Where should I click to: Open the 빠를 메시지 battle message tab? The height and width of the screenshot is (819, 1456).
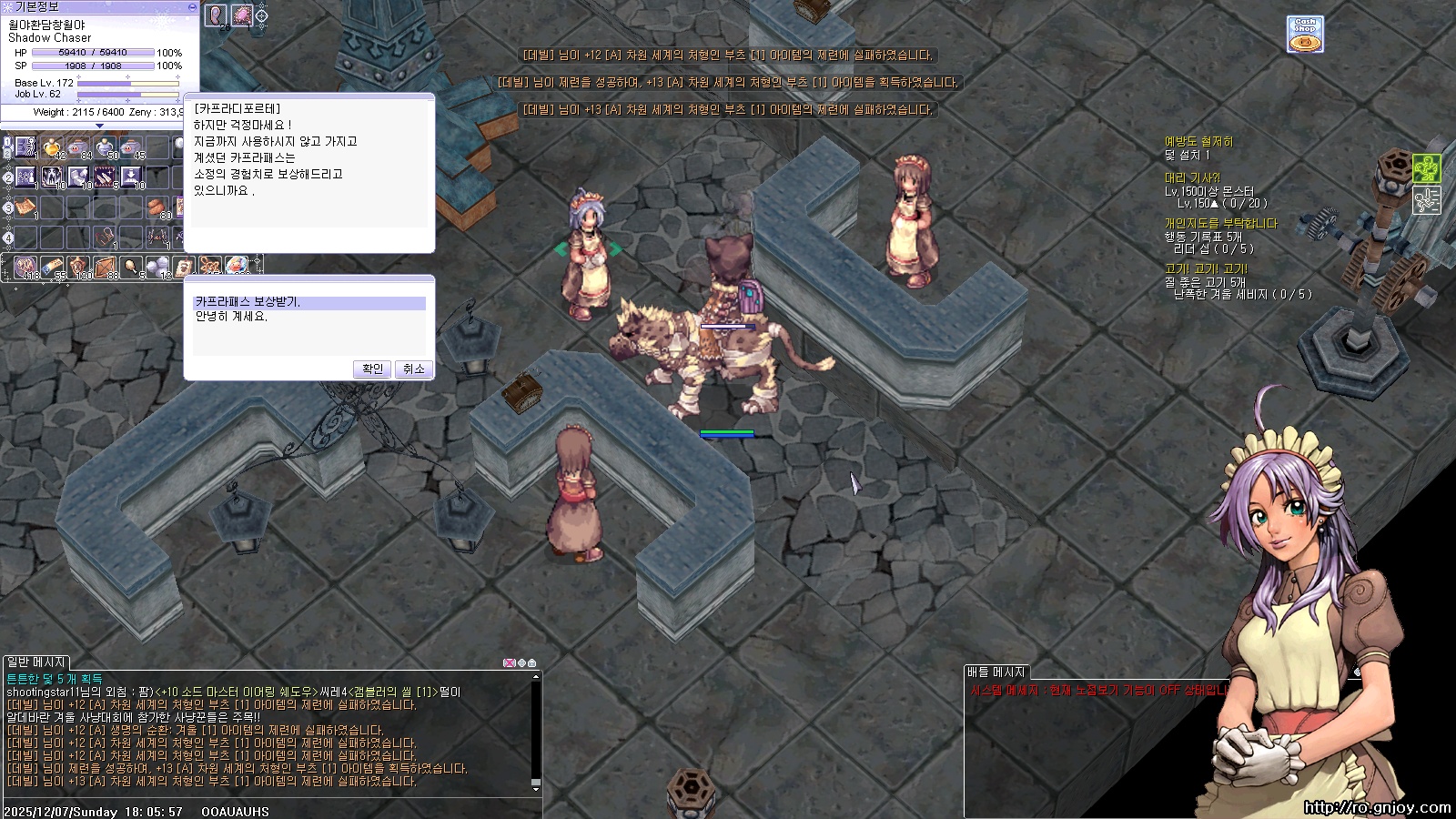996,672
